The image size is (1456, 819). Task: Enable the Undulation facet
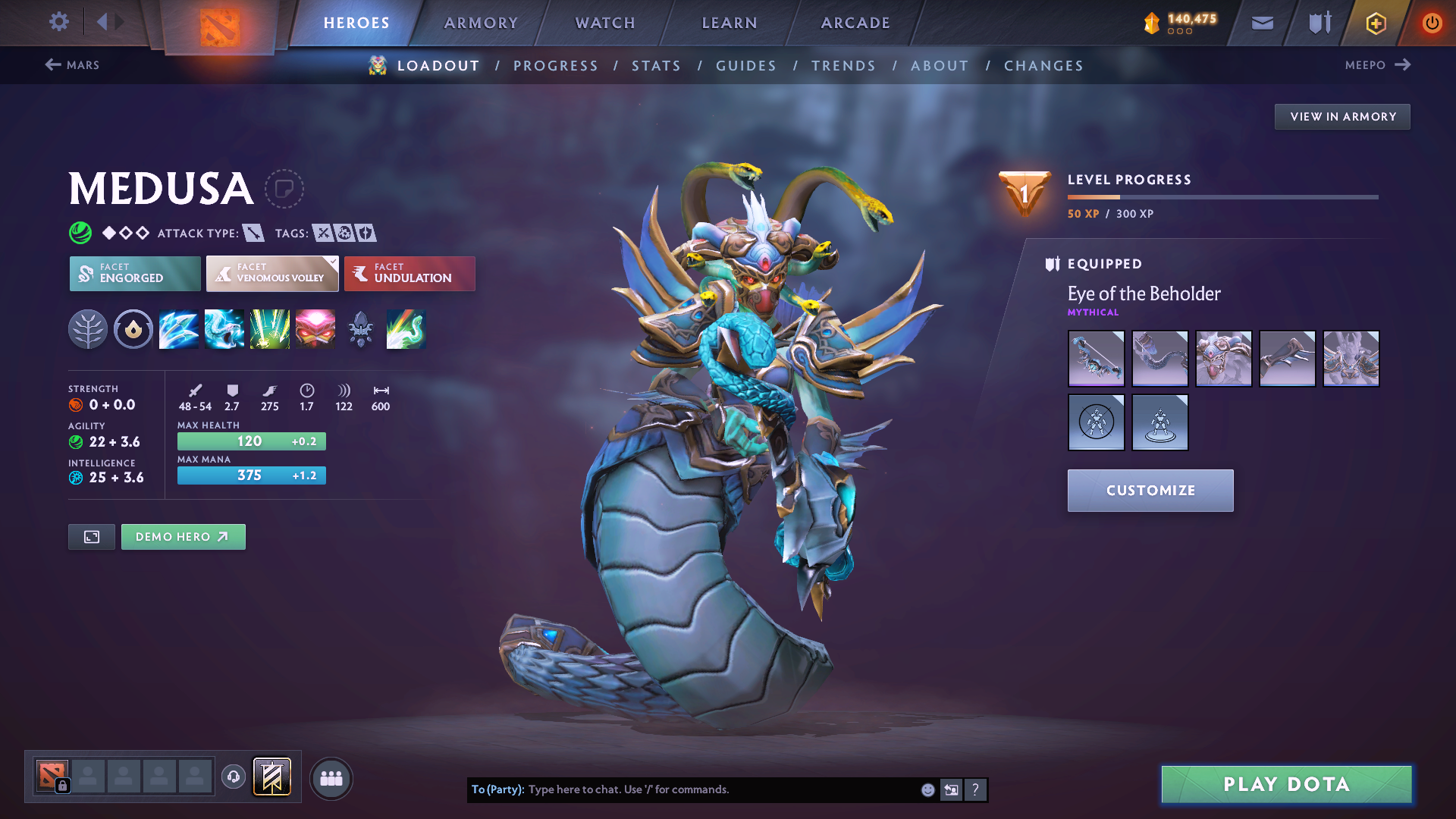coord(409,274)
